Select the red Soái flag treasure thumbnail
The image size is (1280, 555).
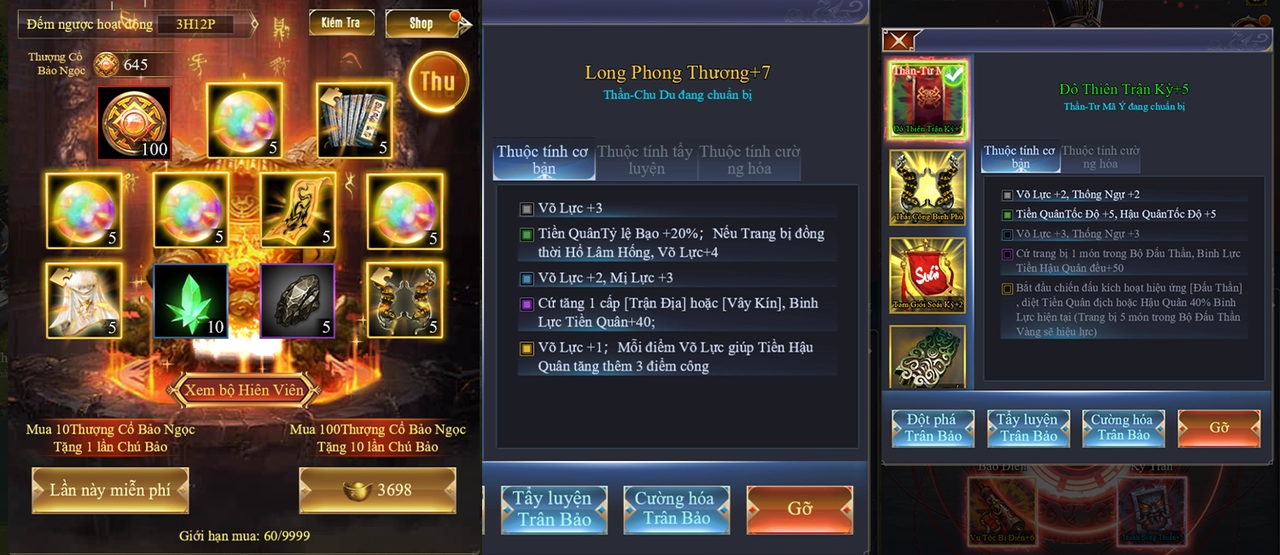927,275
